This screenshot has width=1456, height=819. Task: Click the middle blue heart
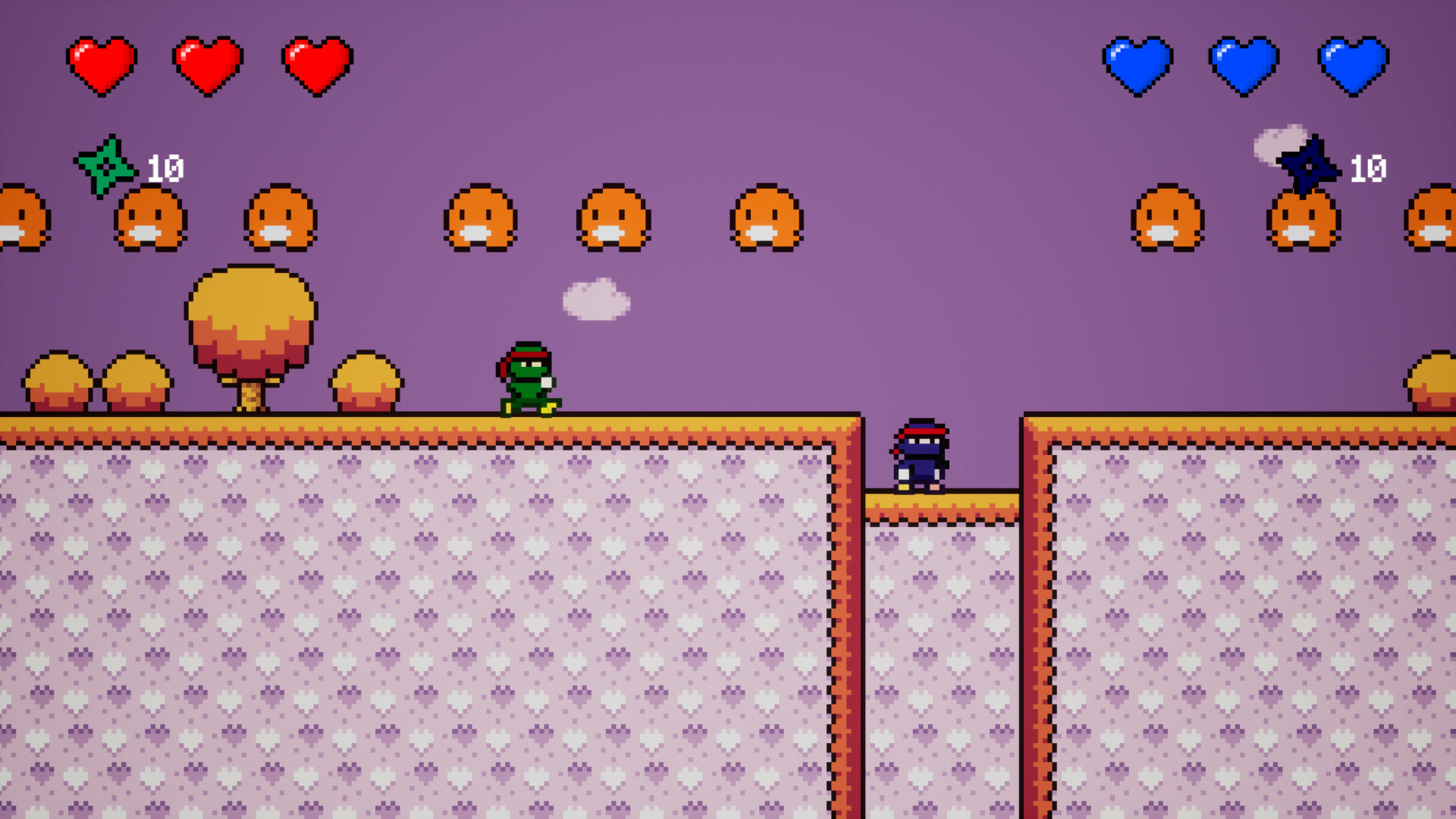[x=1244, y=64]
